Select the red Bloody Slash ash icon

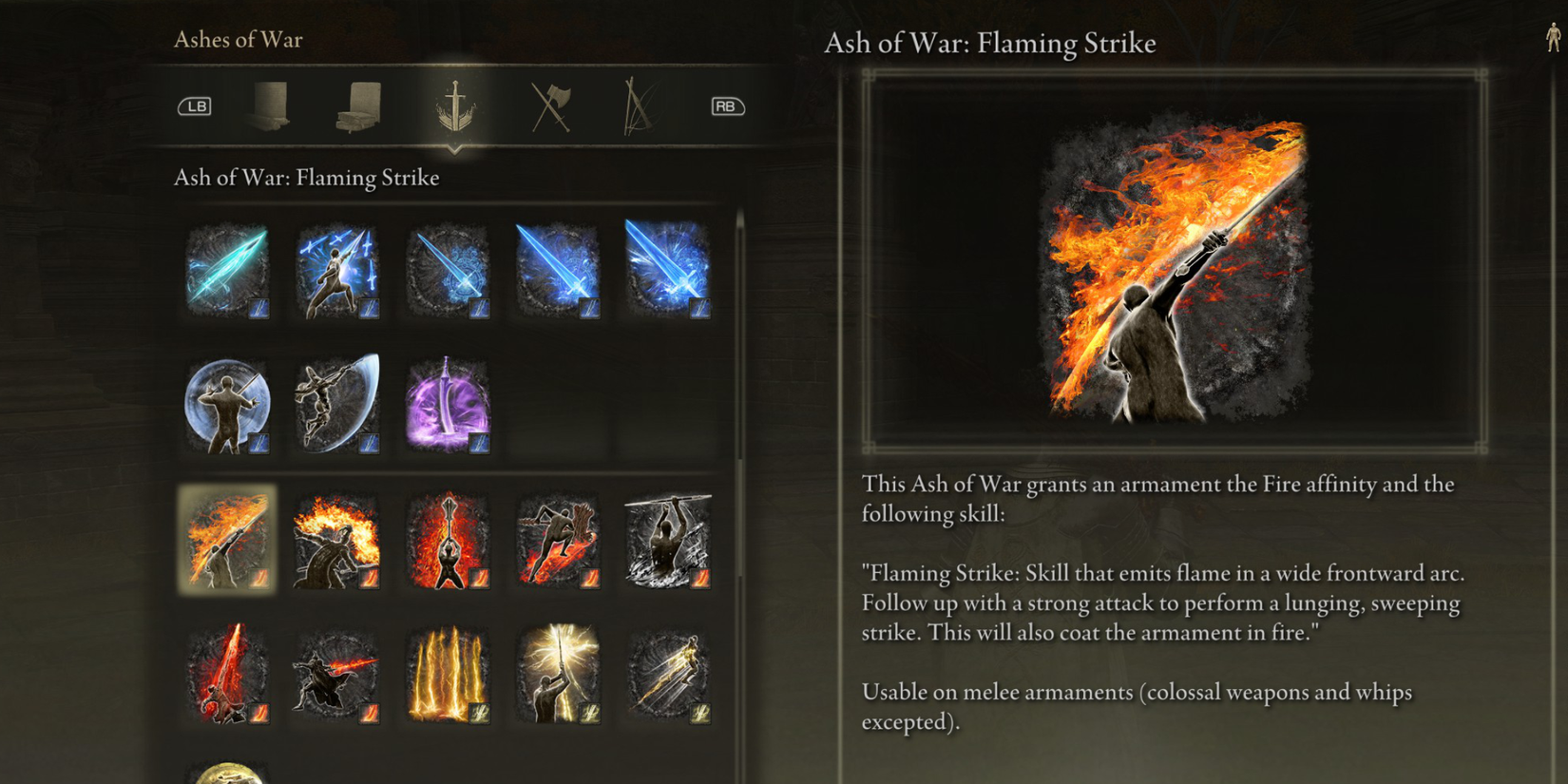[226, 675]
